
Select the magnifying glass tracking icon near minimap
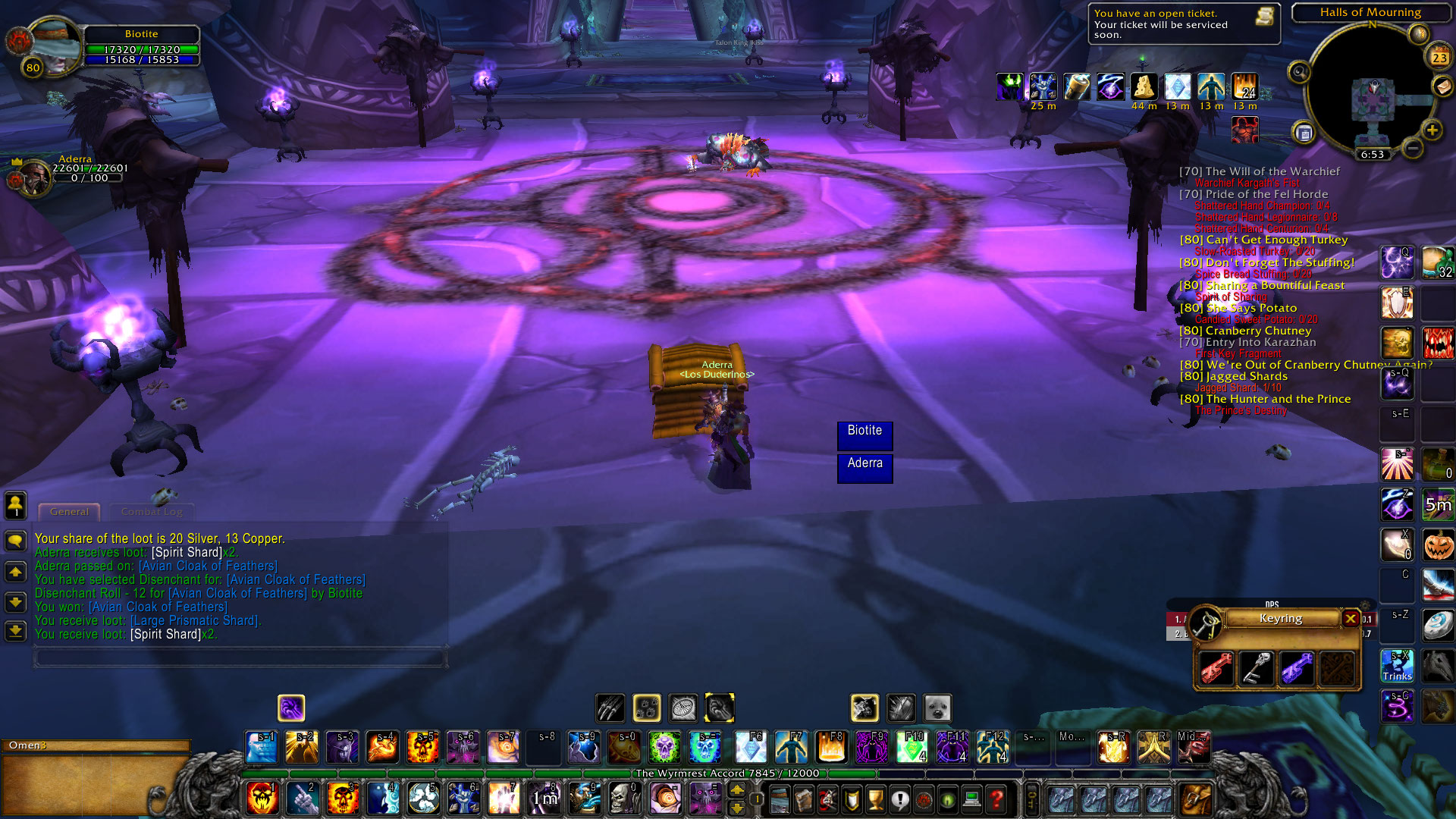1301,74
